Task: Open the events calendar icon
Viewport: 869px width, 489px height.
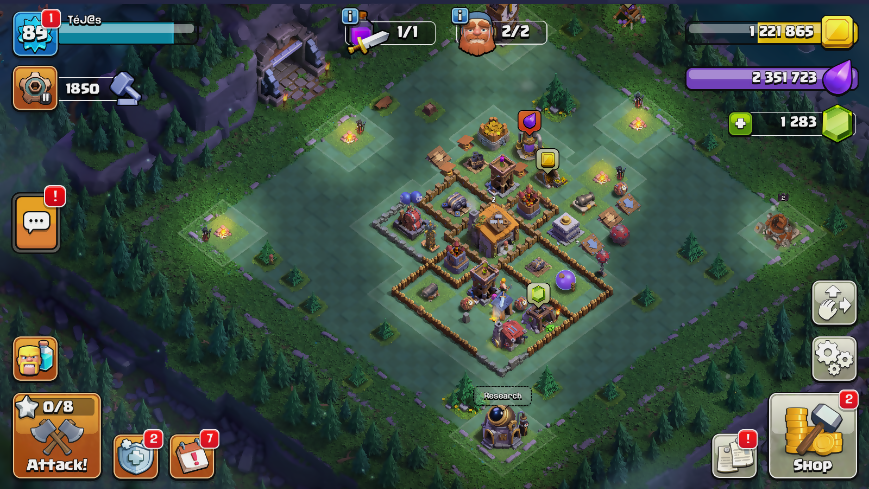Action: (191, 456)
